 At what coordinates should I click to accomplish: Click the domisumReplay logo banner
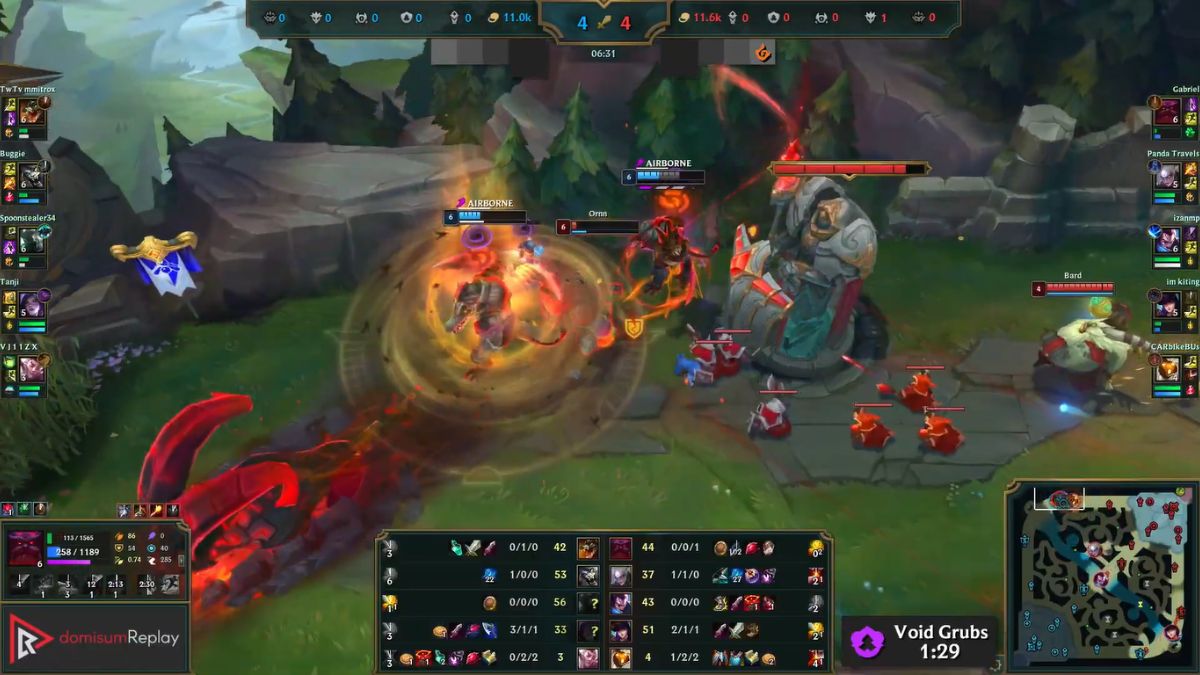tap(95, 638)
